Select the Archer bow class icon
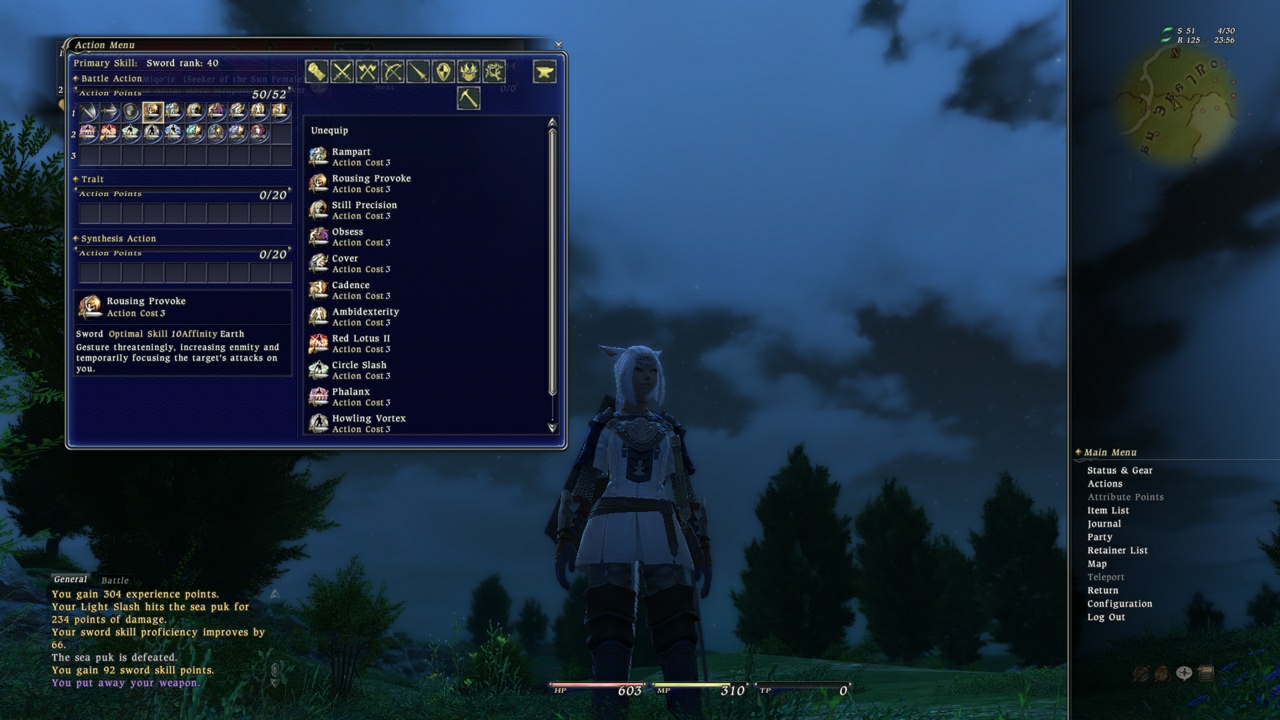This screenshot has width=1280, height=720. click(393, 72)
